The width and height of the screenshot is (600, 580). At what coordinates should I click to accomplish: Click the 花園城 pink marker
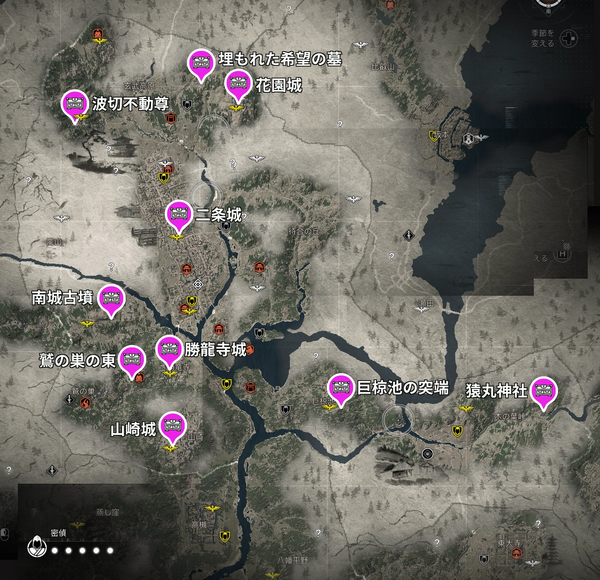(237, 85)
